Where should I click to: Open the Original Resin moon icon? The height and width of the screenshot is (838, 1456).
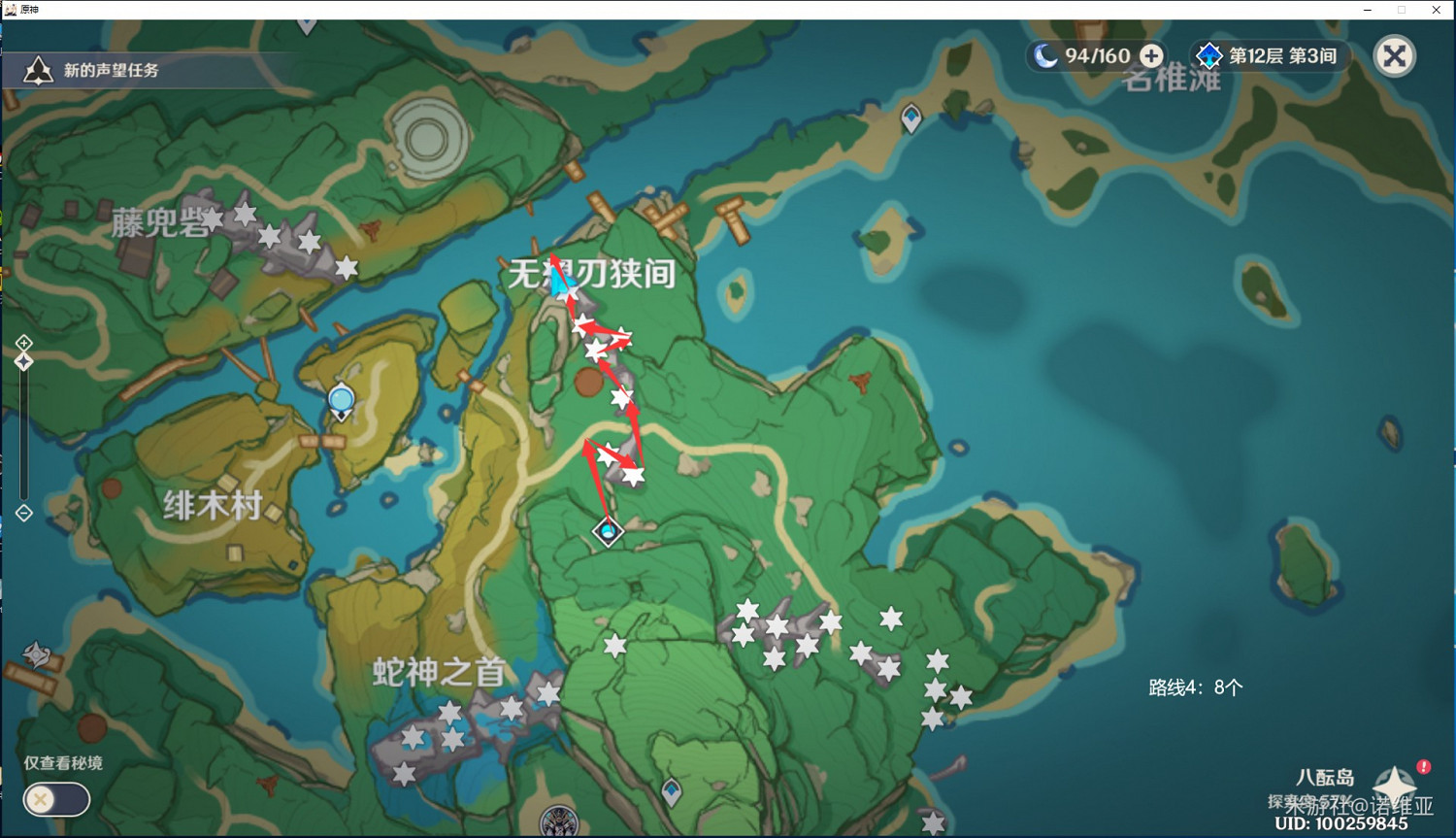(1045, 55)
